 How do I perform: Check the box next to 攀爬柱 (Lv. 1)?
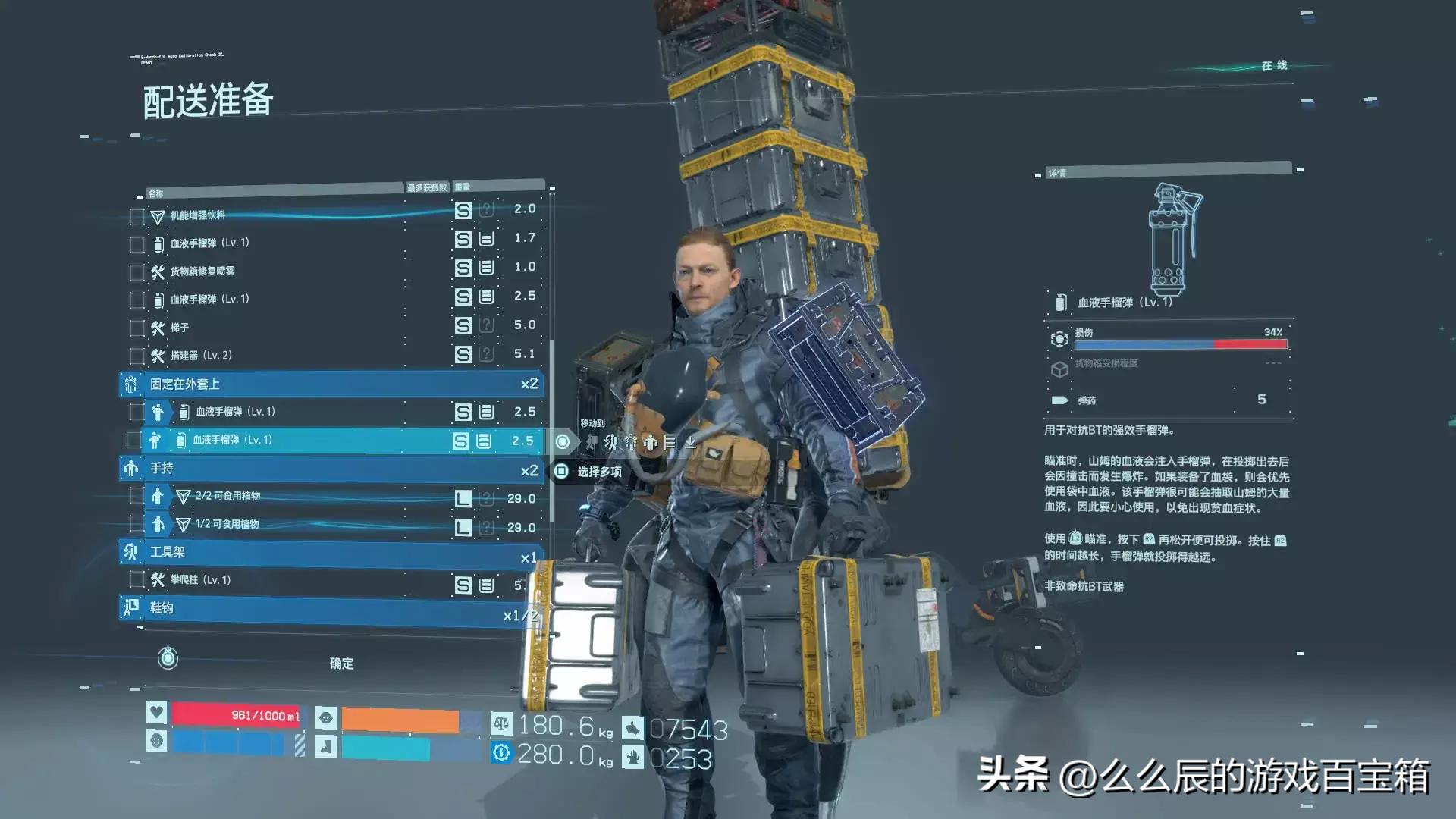point(137,580)
